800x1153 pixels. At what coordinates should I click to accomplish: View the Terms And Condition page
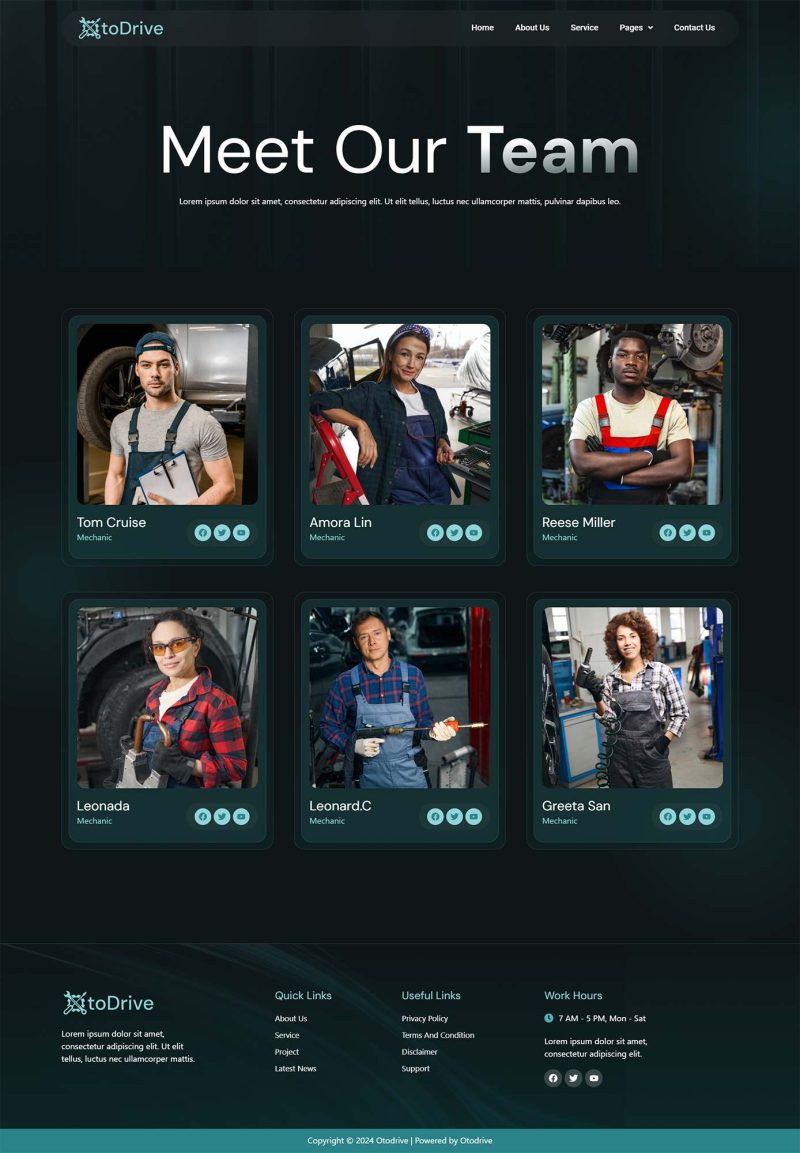[438, 1035]
